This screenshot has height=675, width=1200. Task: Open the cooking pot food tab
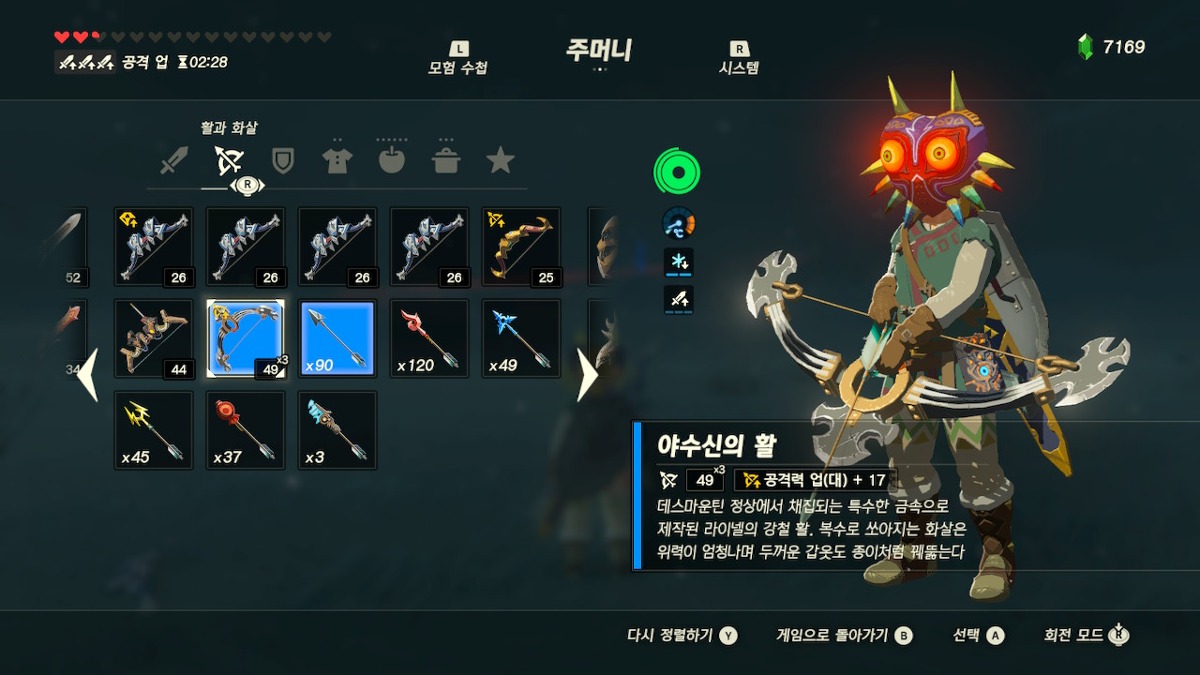446,160
